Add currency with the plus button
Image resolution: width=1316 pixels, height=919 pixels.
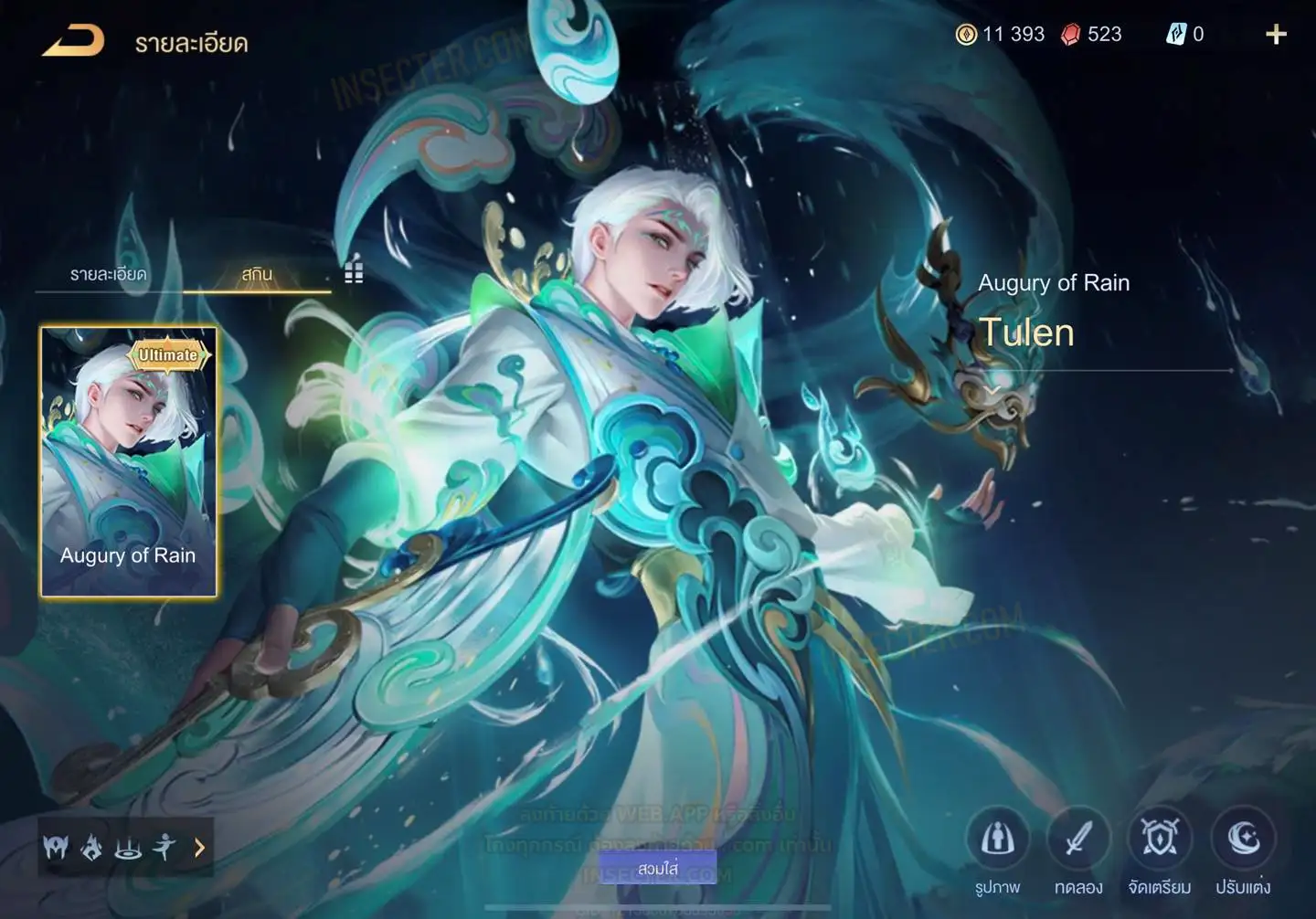point(1276,35)
